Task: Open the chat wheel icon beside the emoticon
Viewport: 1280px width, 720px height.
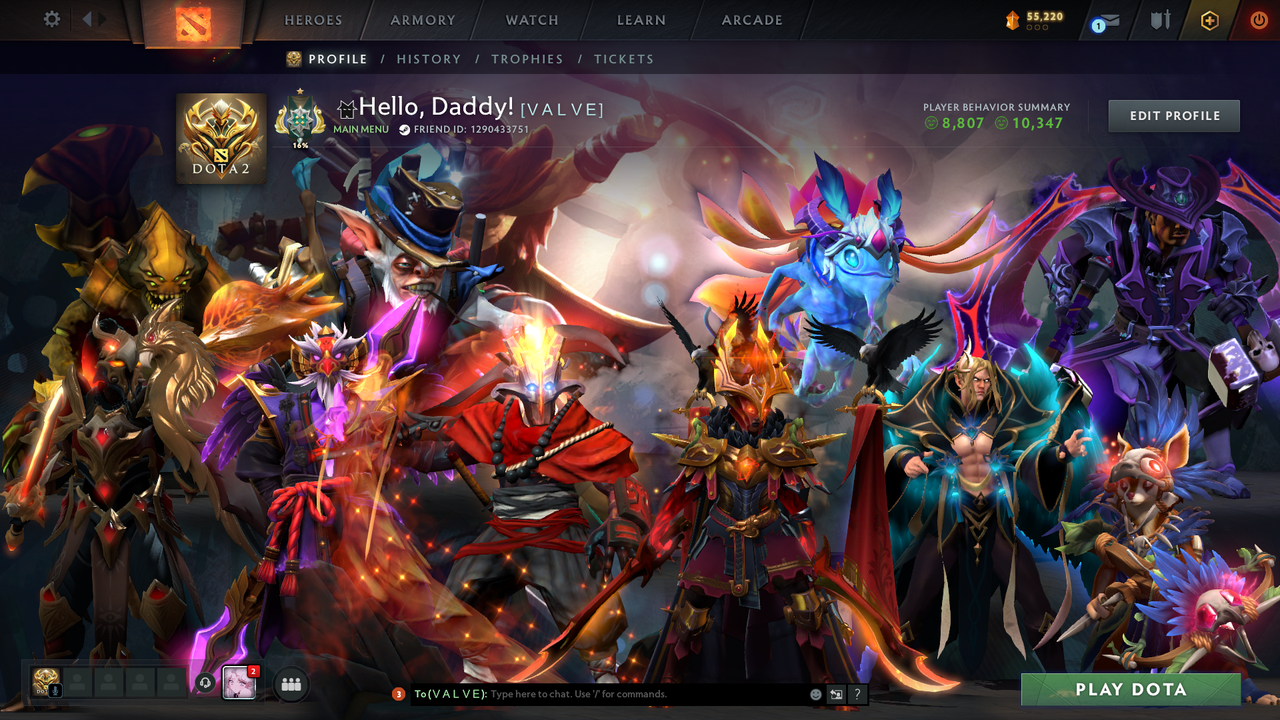Action: click(x=834, y=694)
